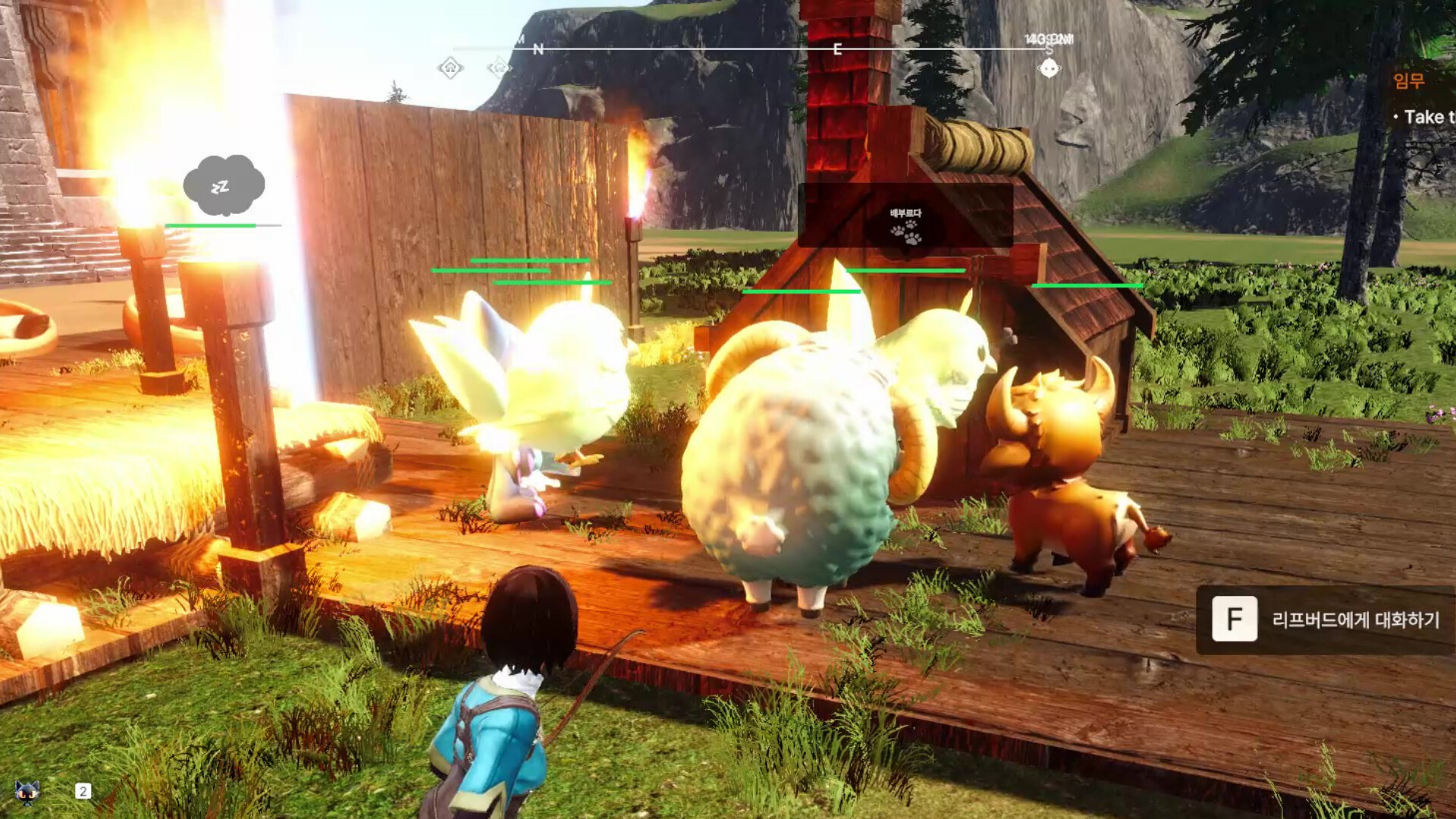The width and height of the screenshot is (1456, 819).
Task: Click the home base icon on the compass
Action: click(451, 67)
